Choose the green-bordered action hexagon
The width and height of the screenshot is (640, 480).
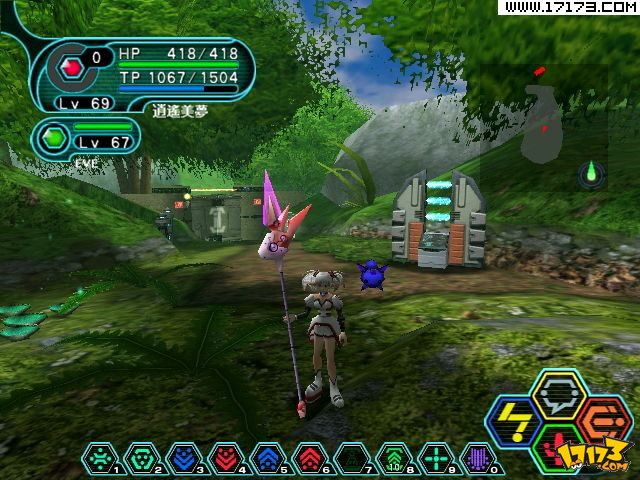[x=557, y=447]
